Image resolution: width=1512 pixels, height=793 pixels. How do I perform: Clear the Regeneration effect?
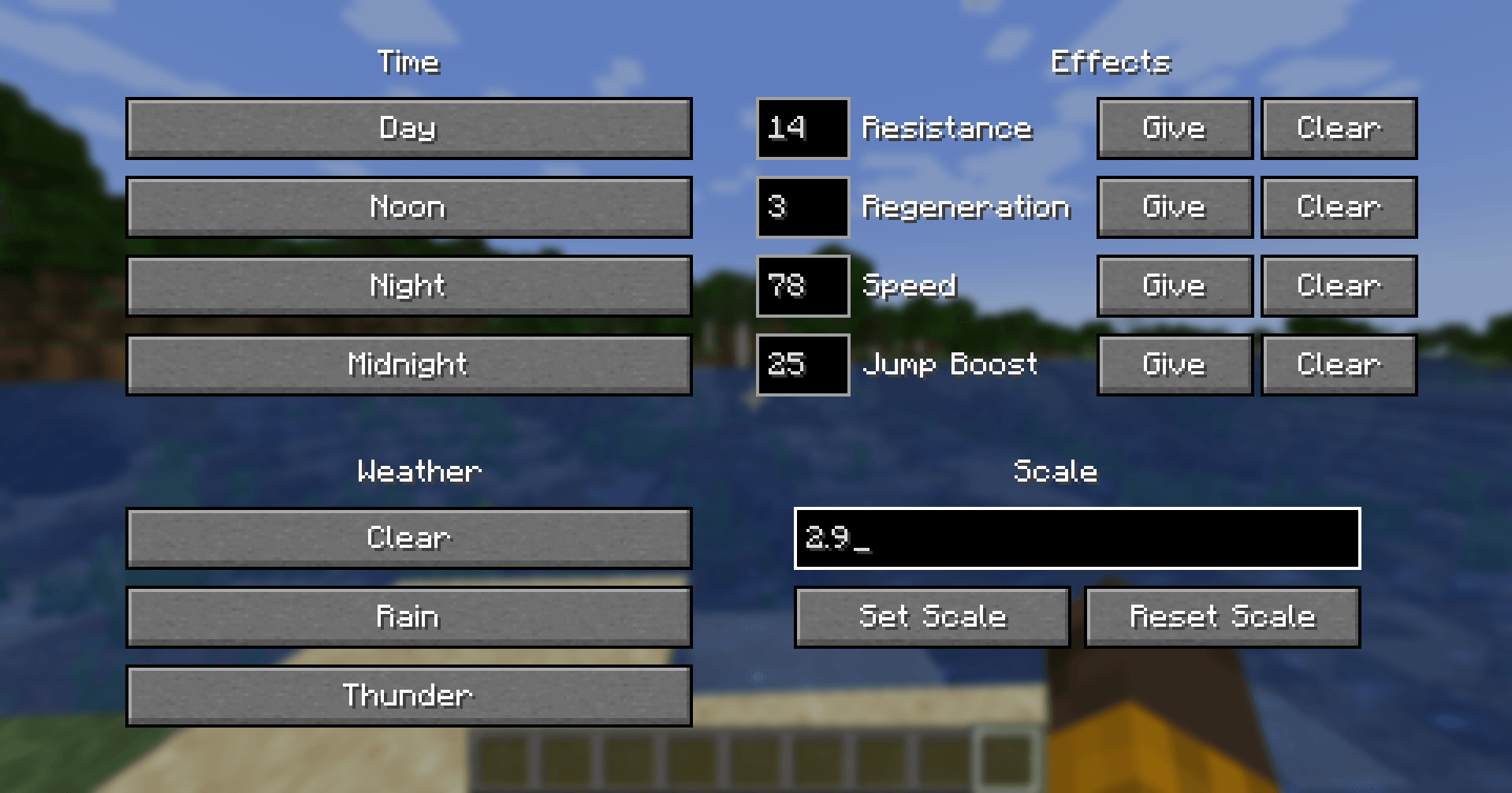tap(1339, 207)
